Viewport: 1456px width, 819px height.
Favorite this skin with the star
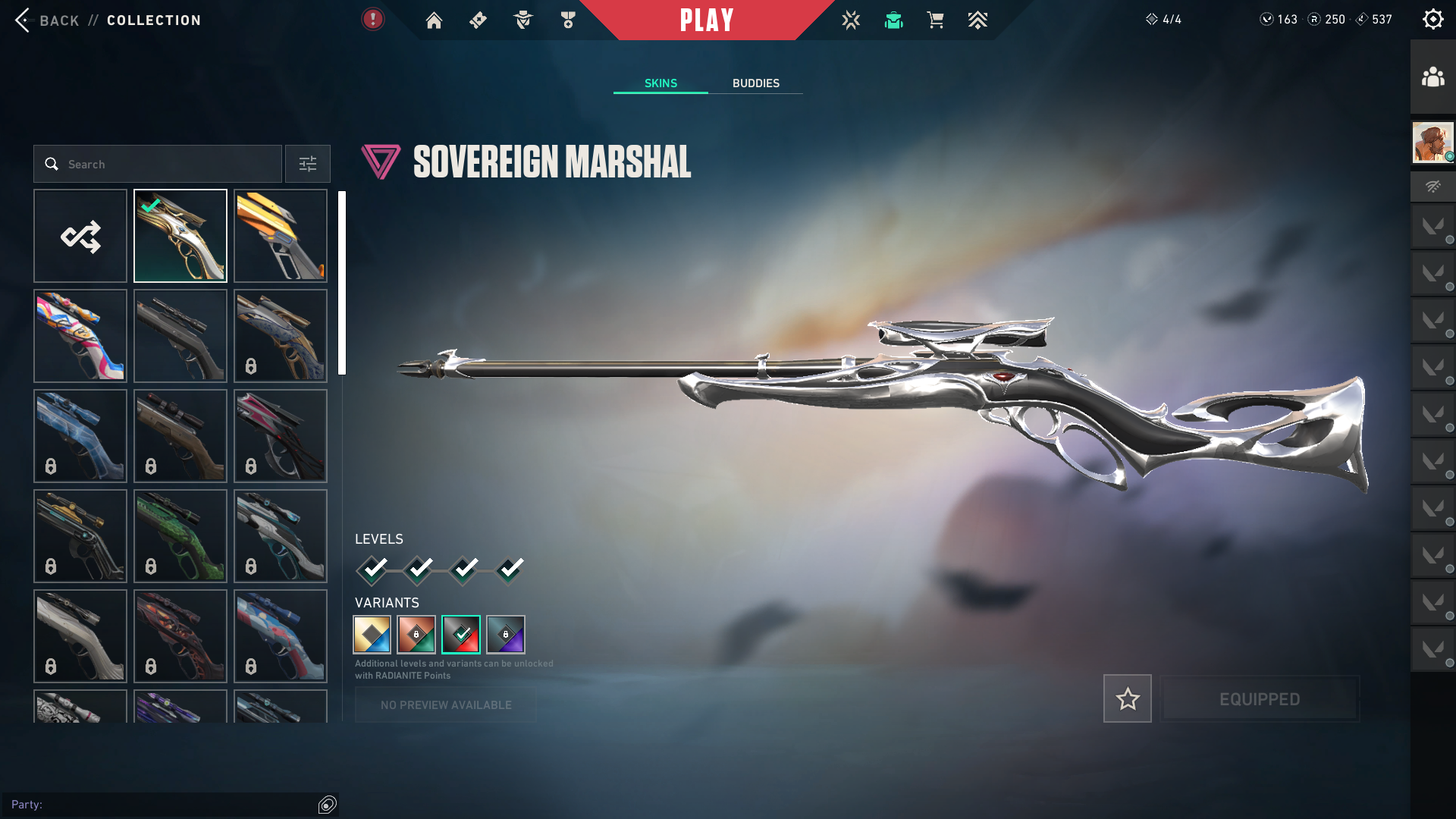pyautogui.click(x=1128, y=698)
